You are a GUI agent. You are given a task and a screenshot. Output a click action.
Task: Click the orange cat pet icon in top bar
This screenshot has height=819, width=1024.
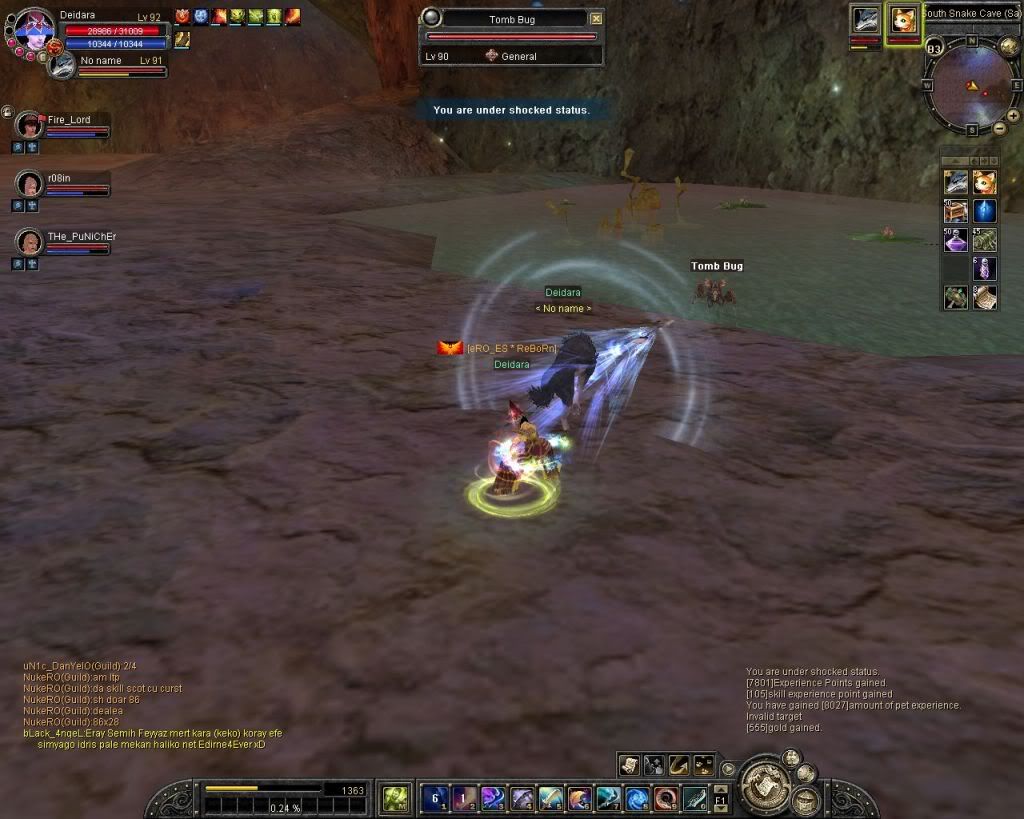tap(903, 19)
